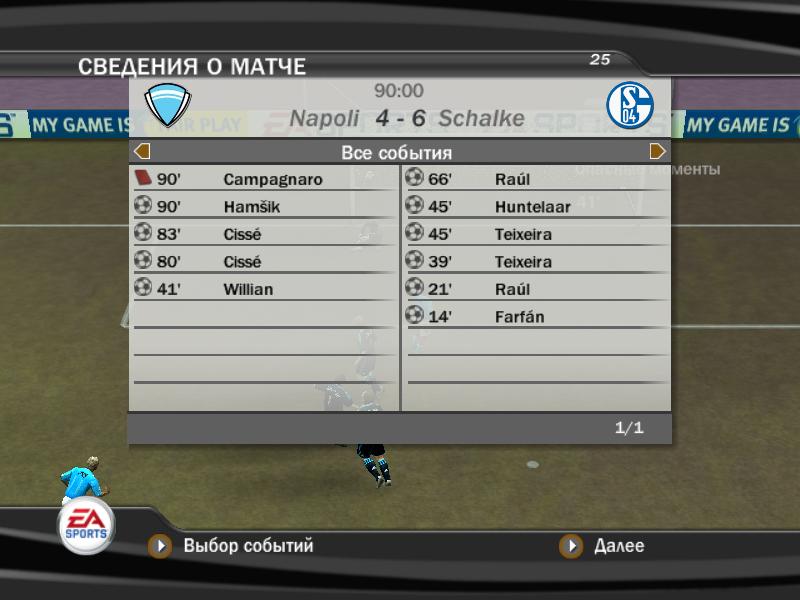Choose Cissé's 83' goal event
This screenshot has width=800, height=600.
pos(264,235)
